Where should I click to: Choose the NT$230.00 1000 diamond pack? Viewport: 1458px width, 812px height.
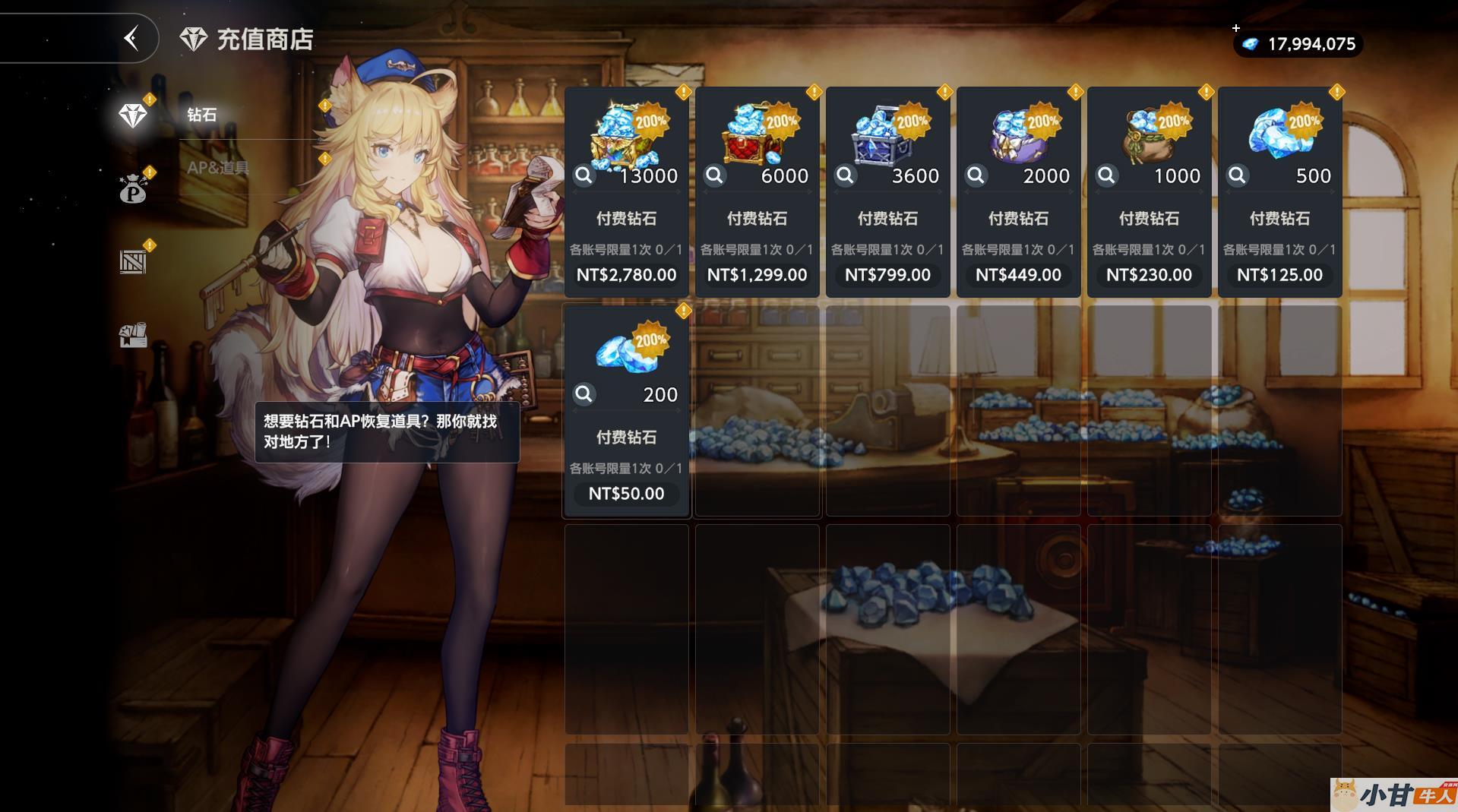pyautogui.click(x=1149, y=275)
